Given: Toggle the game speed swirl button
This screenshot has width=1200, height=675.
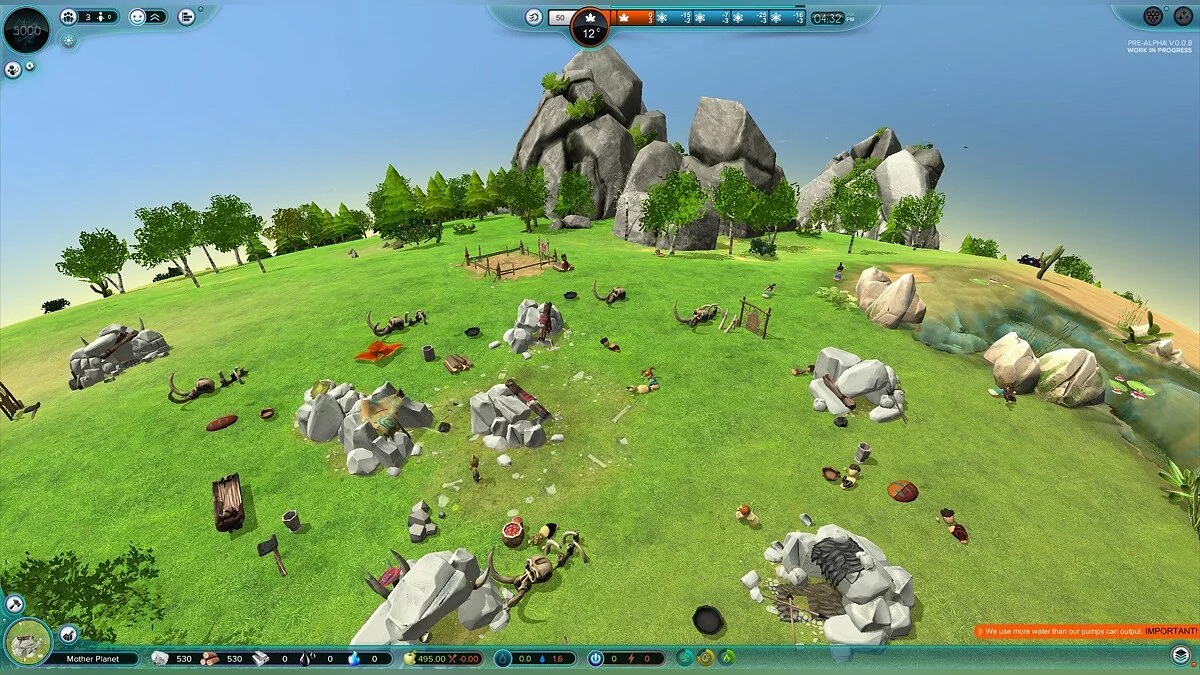Looking at the screenshot, I should point(534,17).
